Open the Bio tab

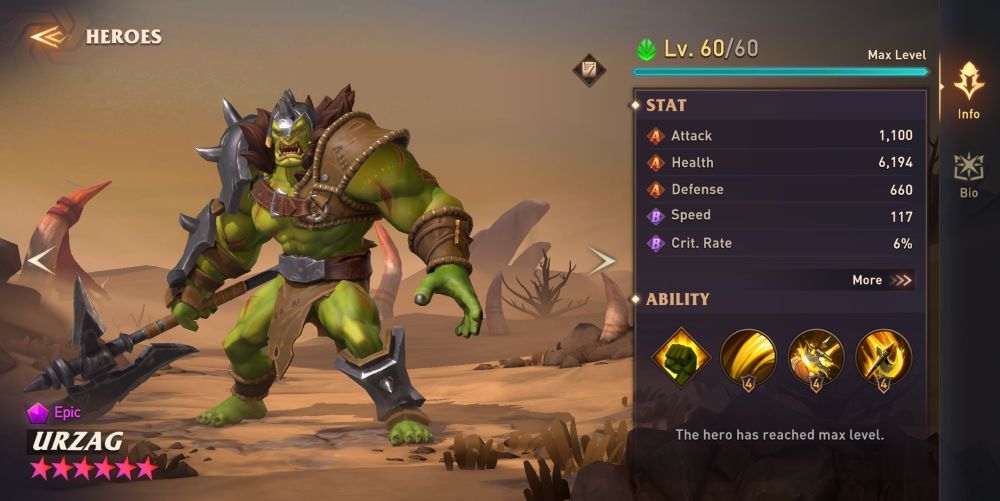(968, 176)
